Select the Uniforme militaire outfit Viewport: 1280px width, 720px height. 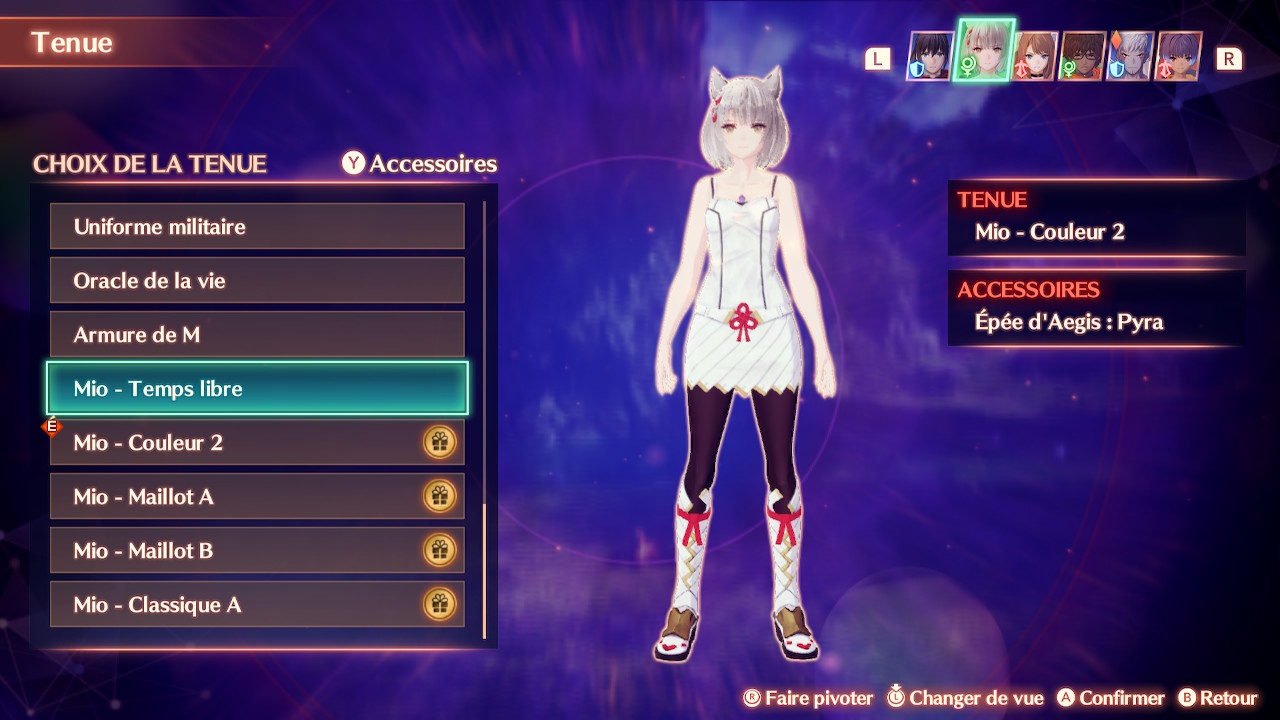click(x=257, y=227)
